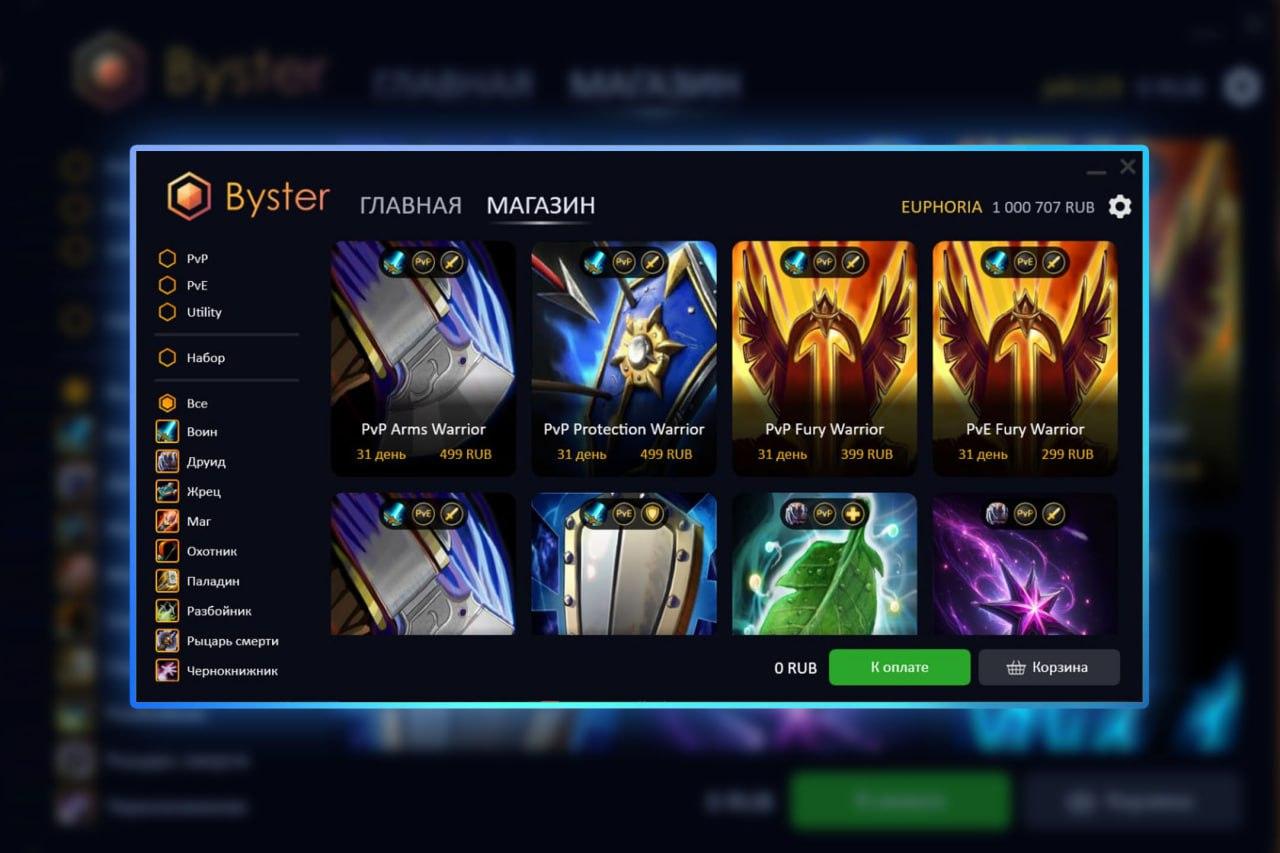
Task: Minimize the Byster window
Action: point(1096,170)
